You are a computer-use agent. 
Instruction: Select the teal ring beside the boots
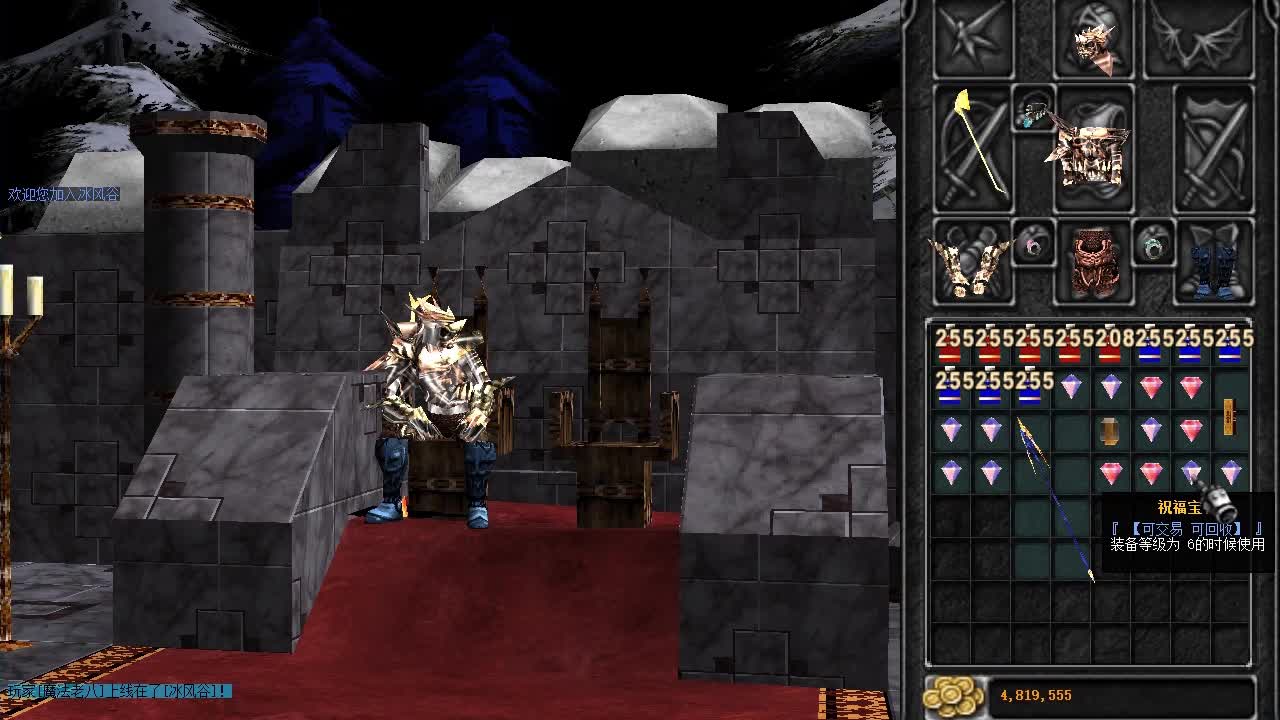pyautogui.click(x=1153, y=243)
